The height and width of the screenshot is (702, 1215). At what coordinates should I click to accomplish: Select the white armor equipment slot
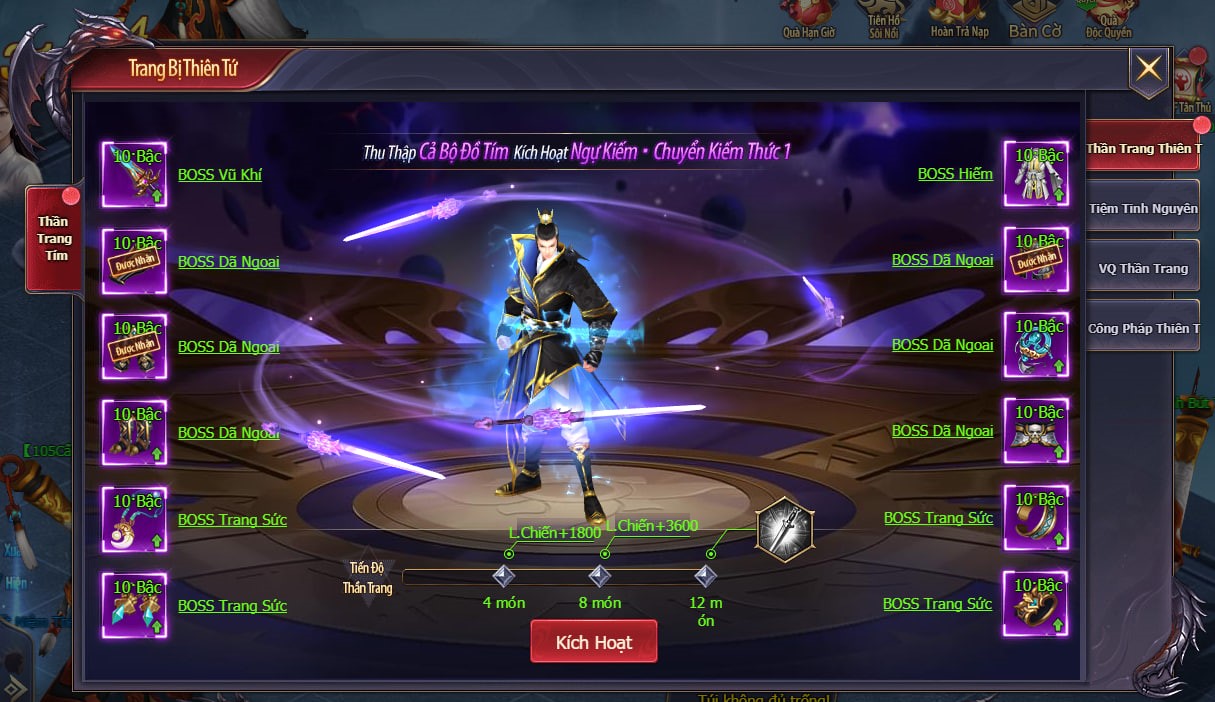point(1036,174)
